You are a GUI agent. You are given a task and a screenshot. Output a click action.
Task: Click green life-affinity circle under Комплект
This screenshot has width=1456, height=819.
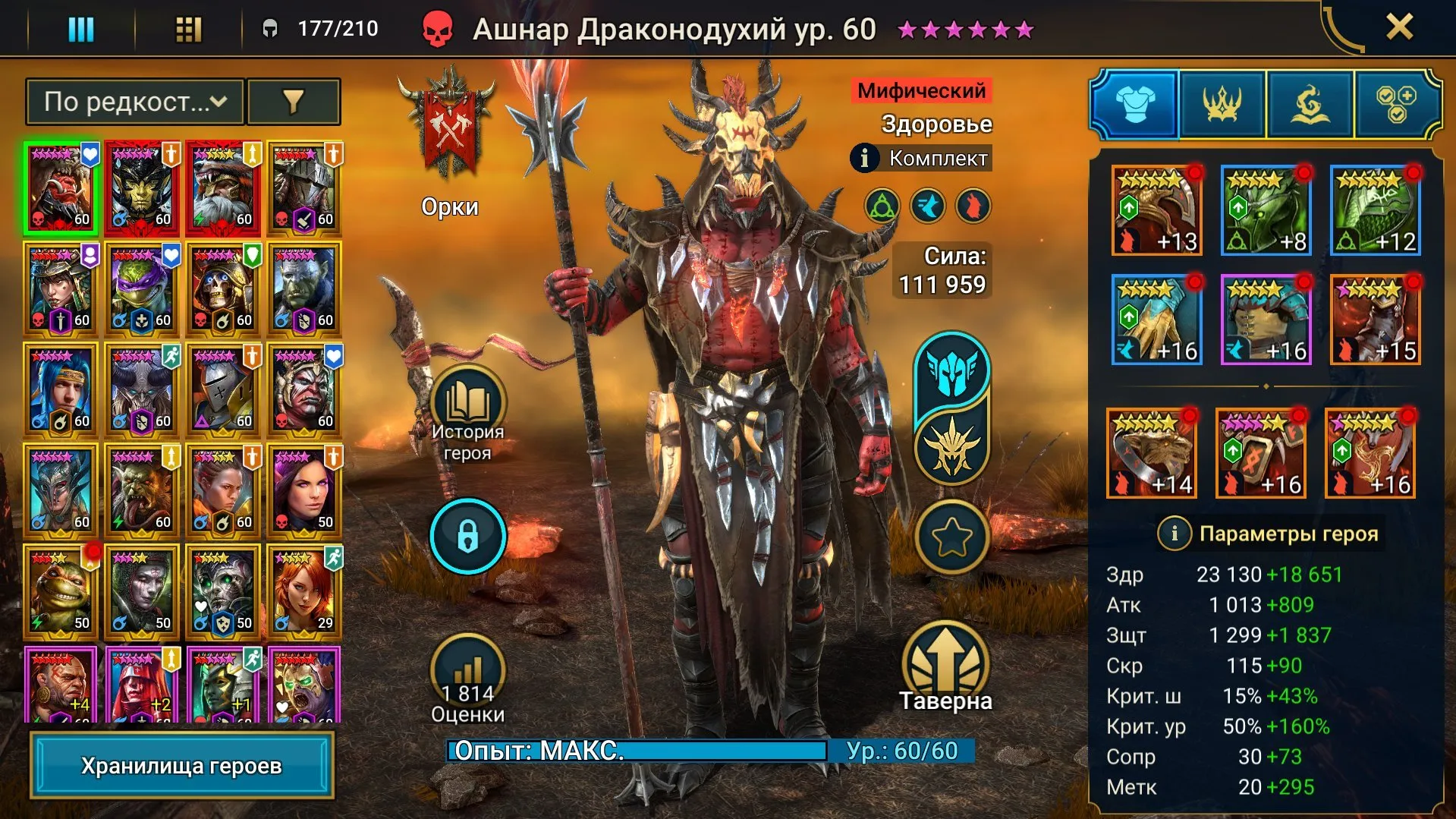coord(880,203)
